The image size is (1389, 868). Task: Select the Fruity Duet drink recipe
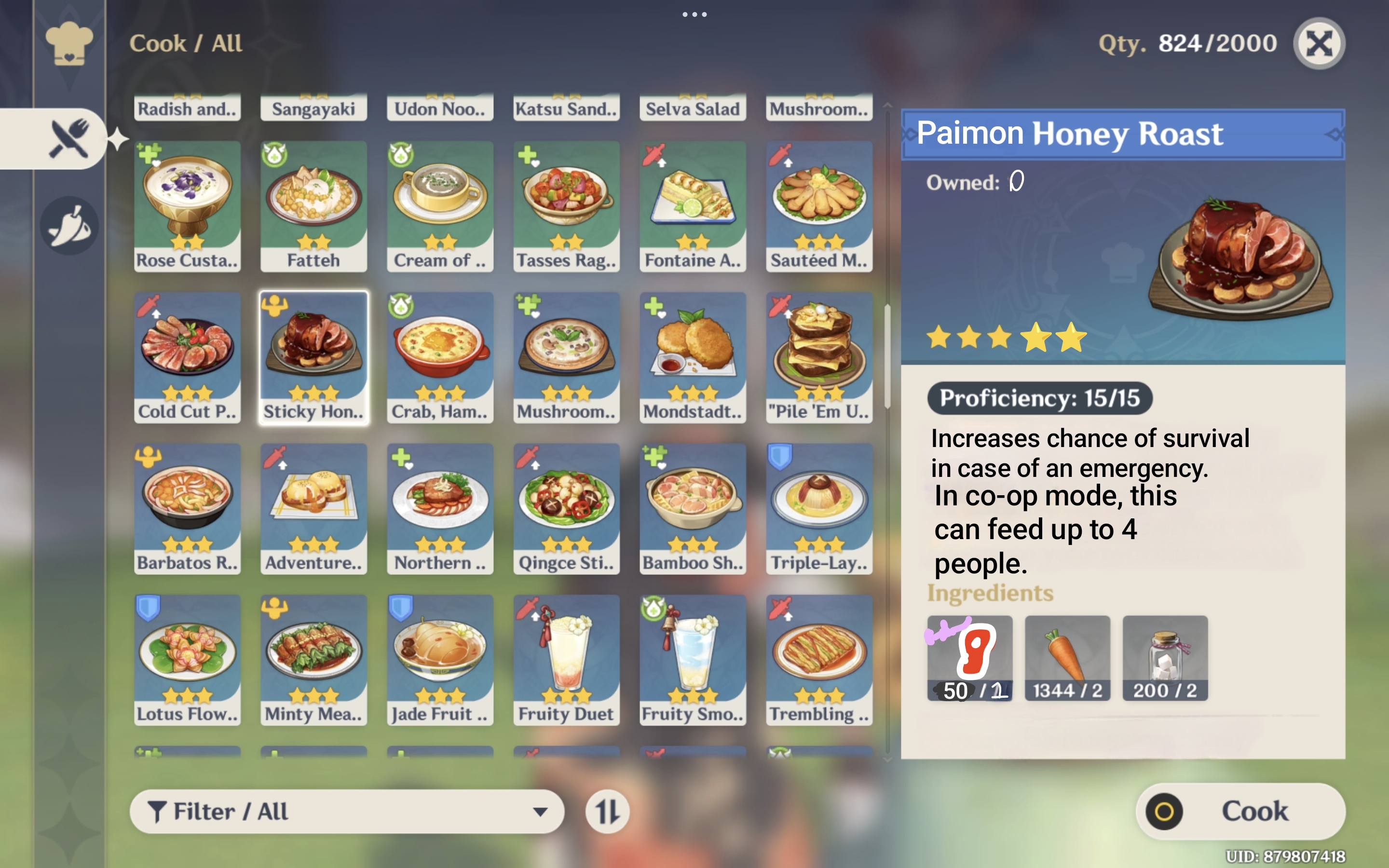[x=567, y=660]
